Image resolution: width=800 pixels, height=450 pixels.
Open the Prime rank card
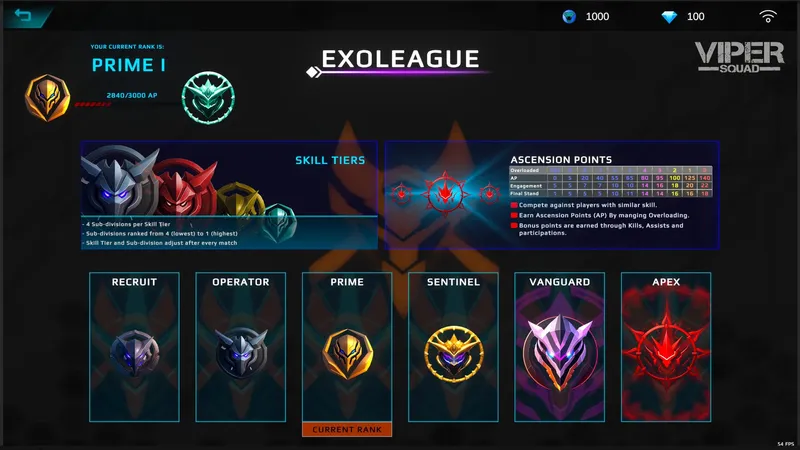click(347, 346)
